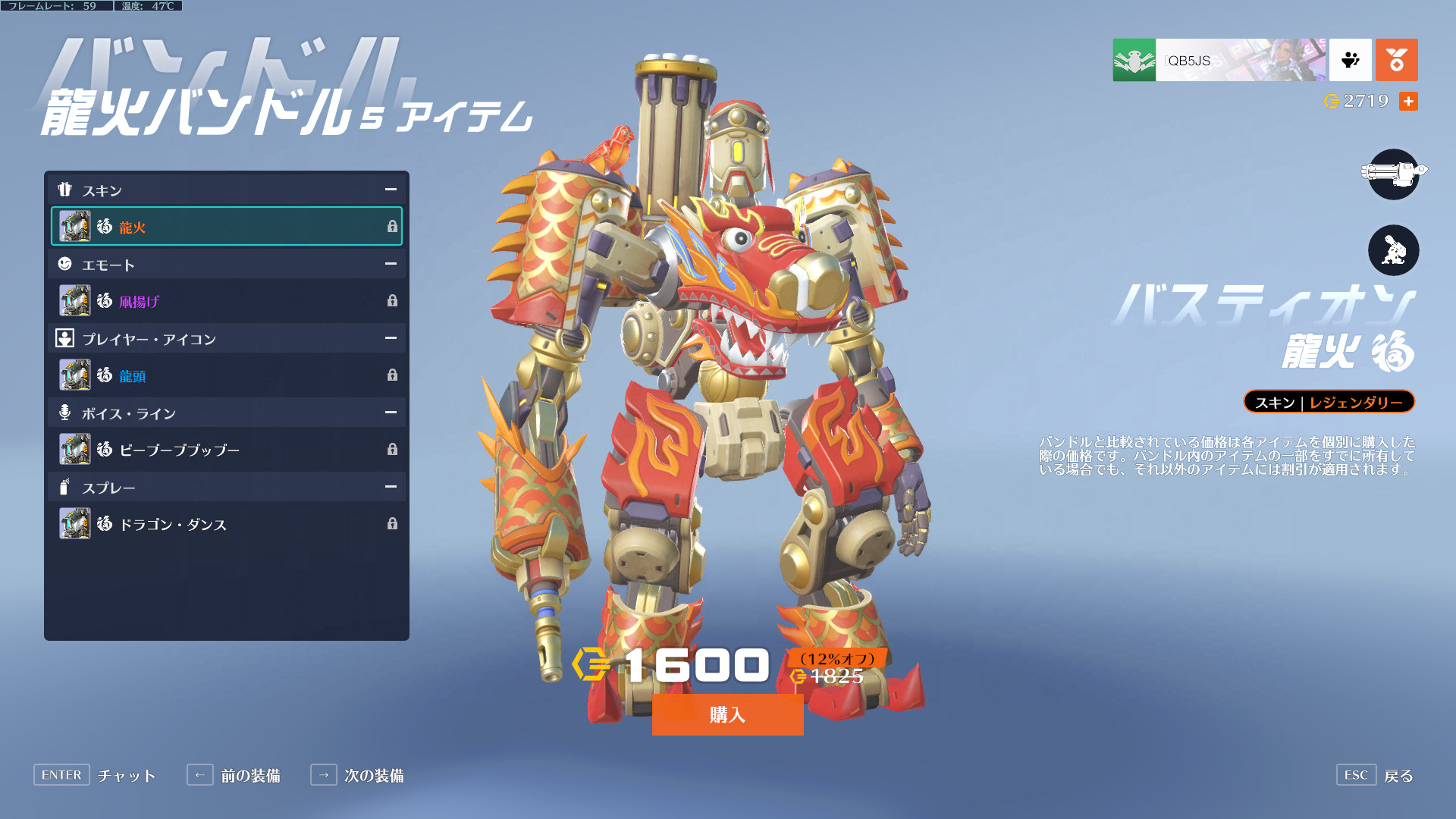The width and height of the screenshot is (1456, 819).
Task: Select the 凧揚げ emote item
Action: [226, 301]
